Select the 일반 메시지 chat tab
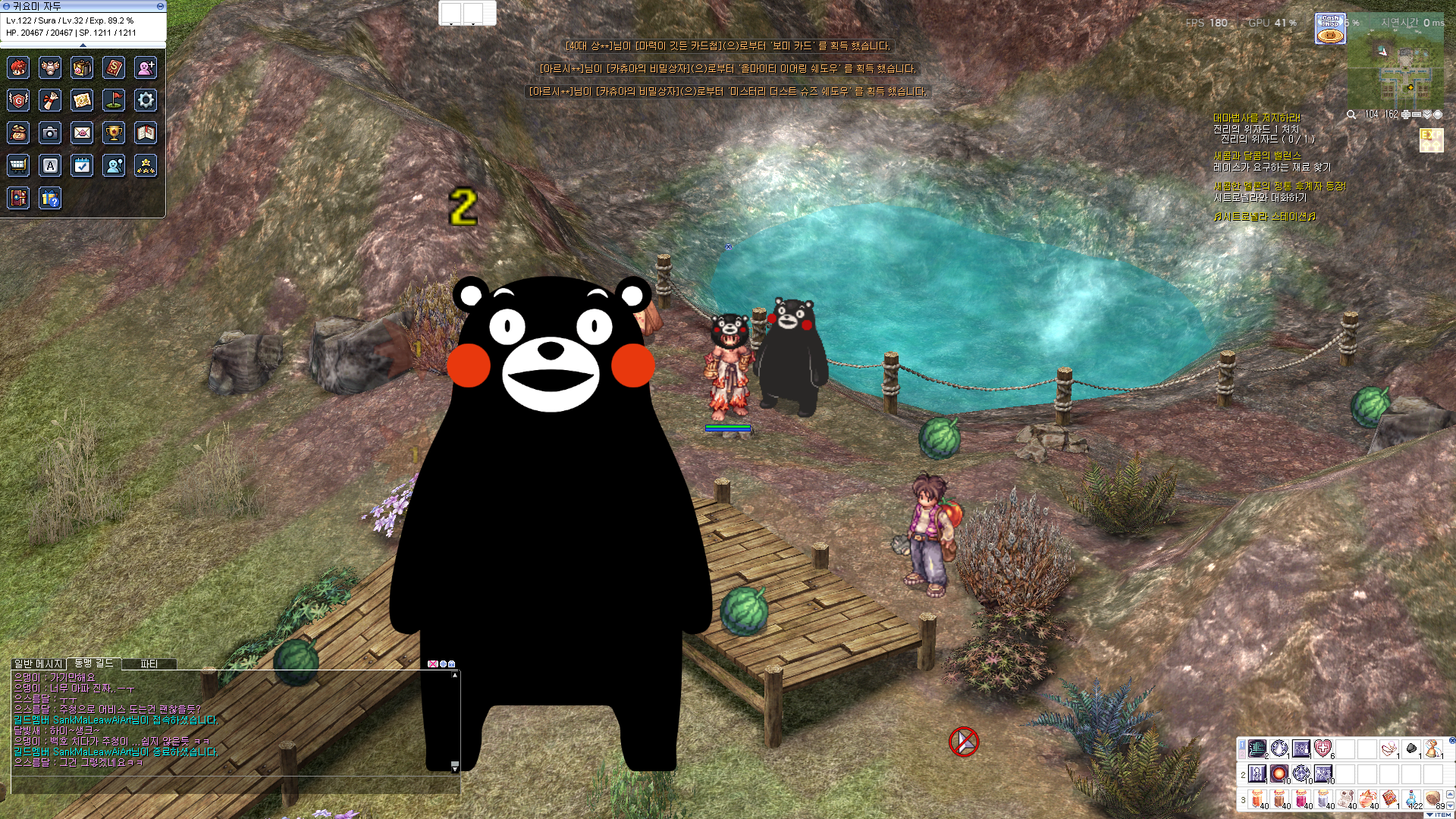This screenshot has width=1456, height=819. [39, 664]
